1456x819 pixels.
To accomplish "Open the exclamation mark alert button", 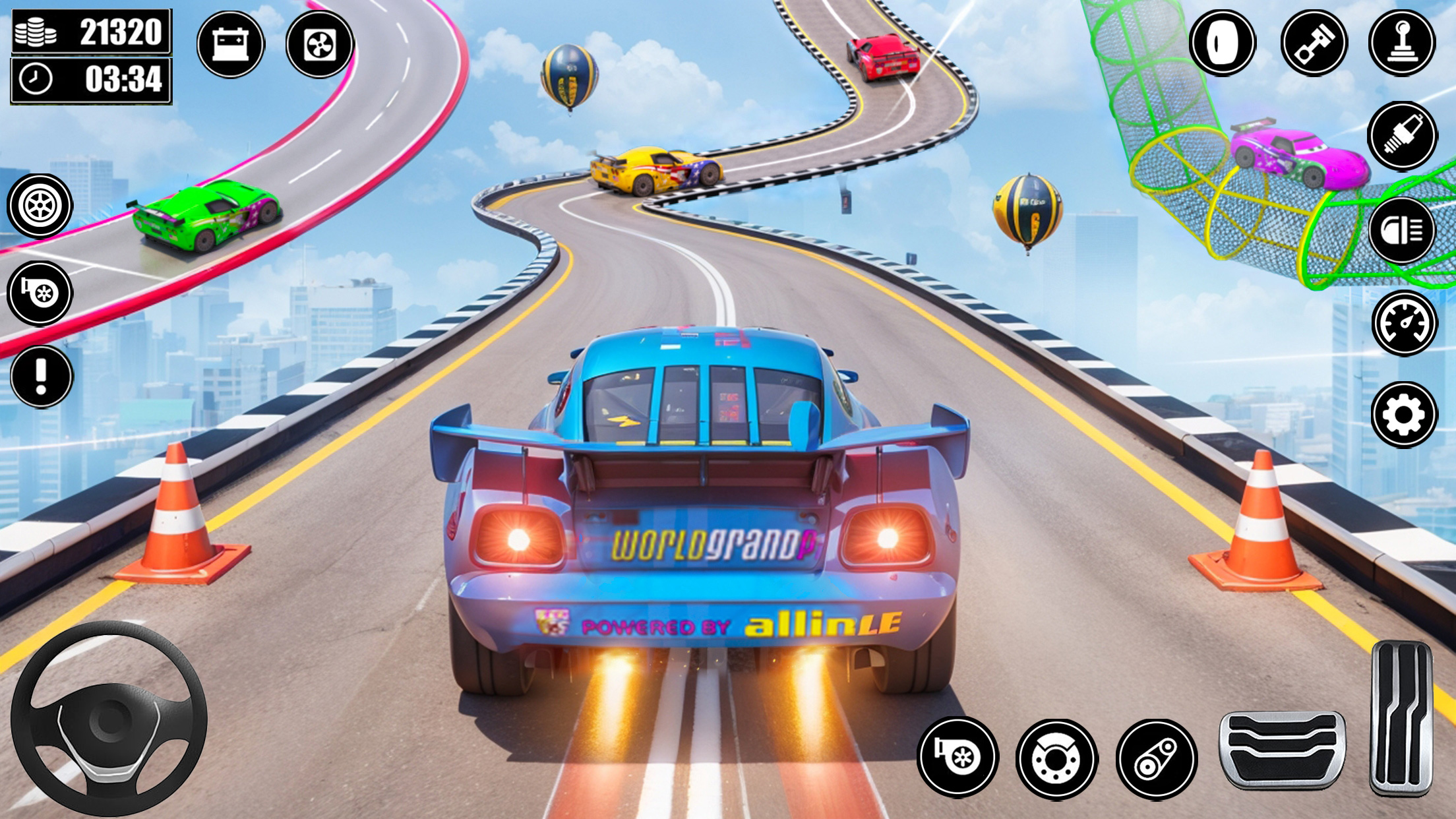I will pyautogui.click(x=42, y=377).
